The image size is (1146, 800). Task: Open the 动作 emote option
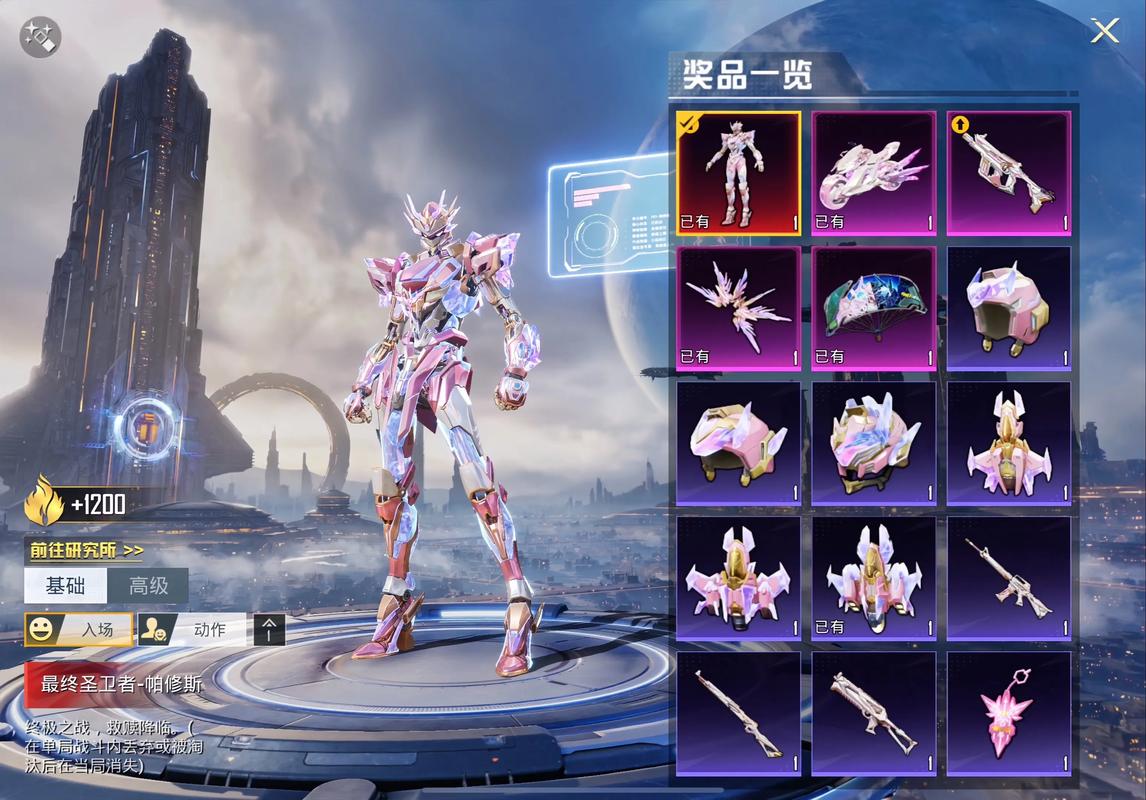192,630
